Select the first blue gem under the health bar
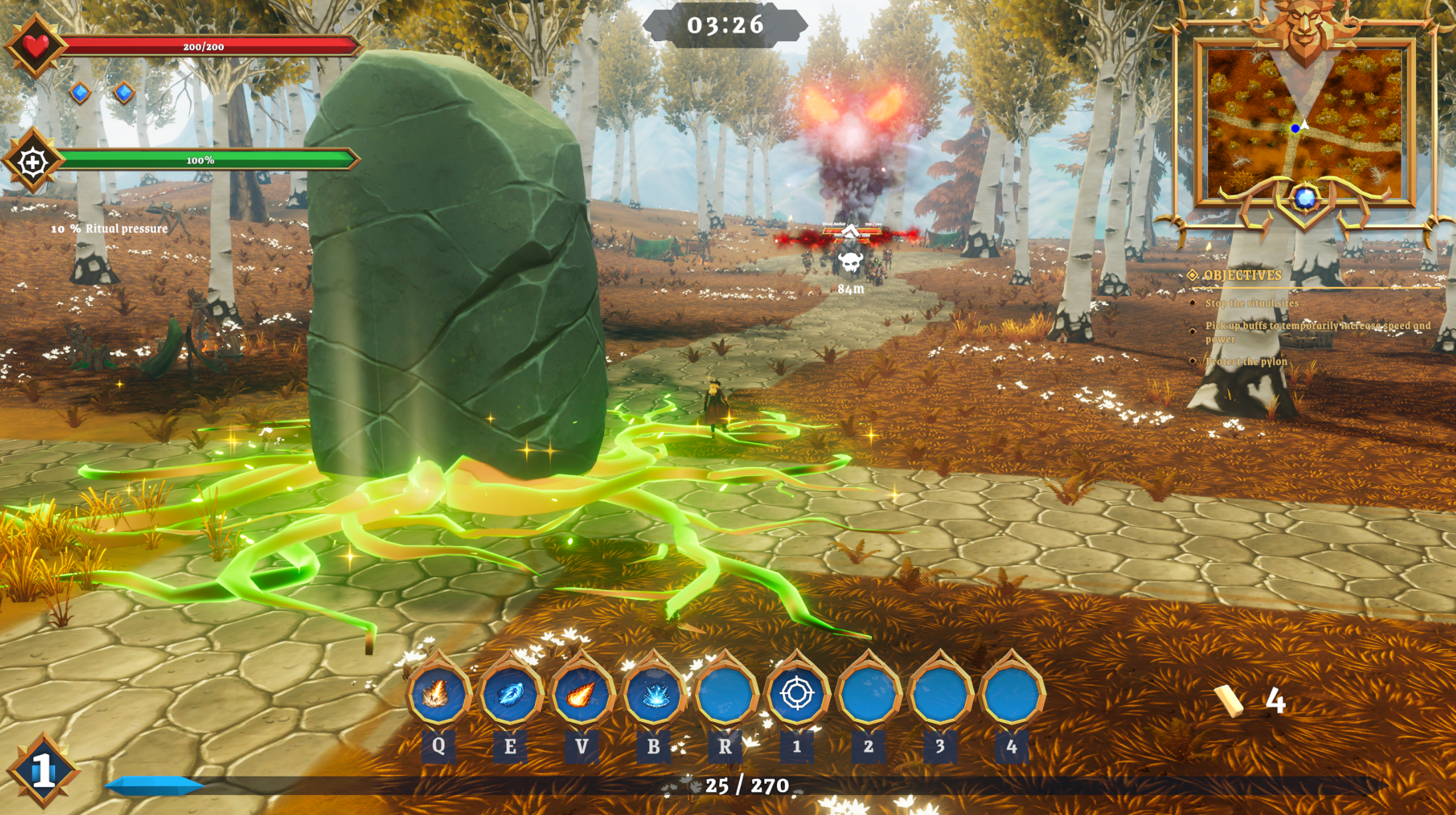 [x=79, y=94]
